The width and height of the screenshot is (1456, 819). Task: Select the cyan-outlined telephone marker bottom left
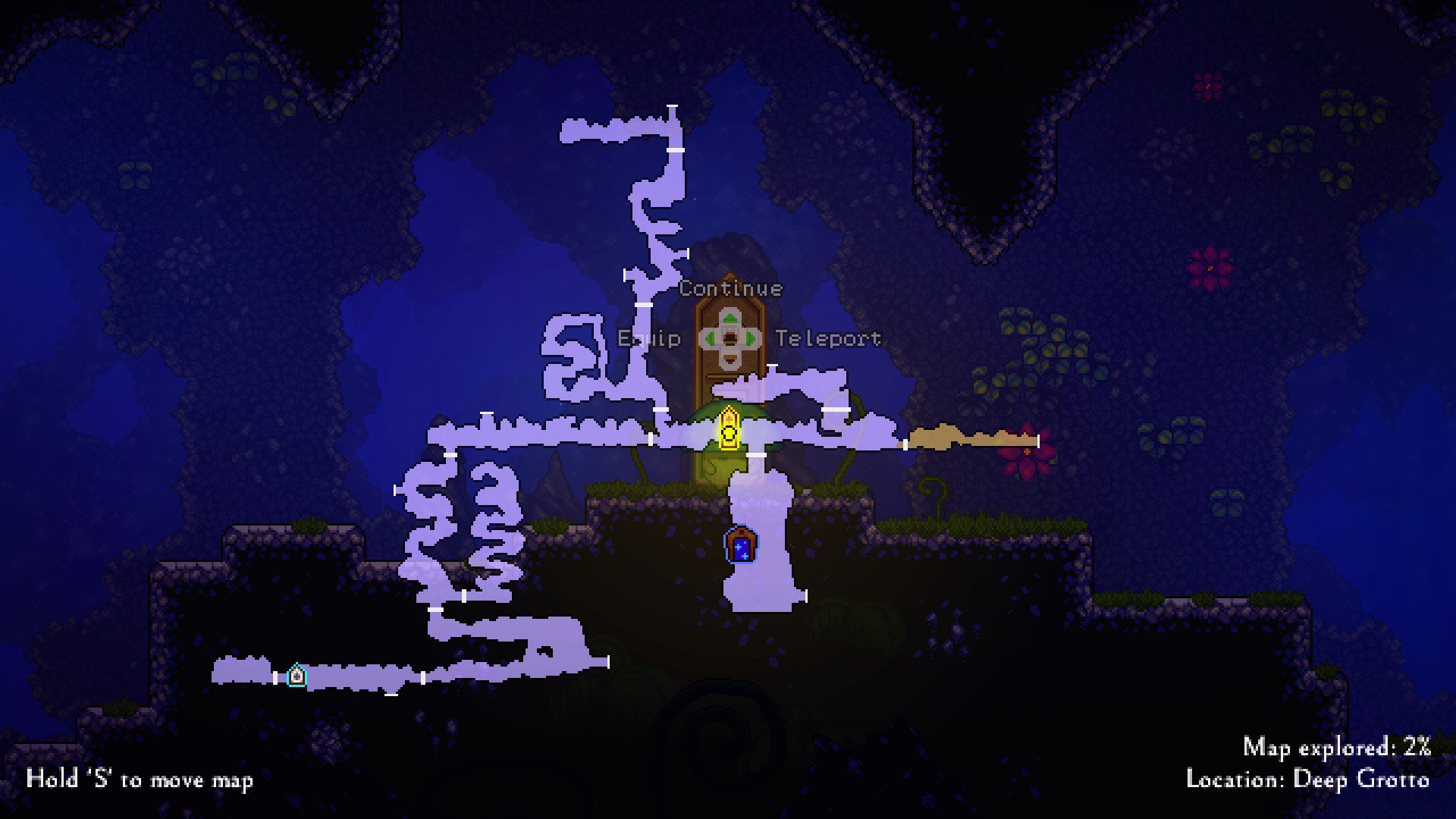click(296, 676)
